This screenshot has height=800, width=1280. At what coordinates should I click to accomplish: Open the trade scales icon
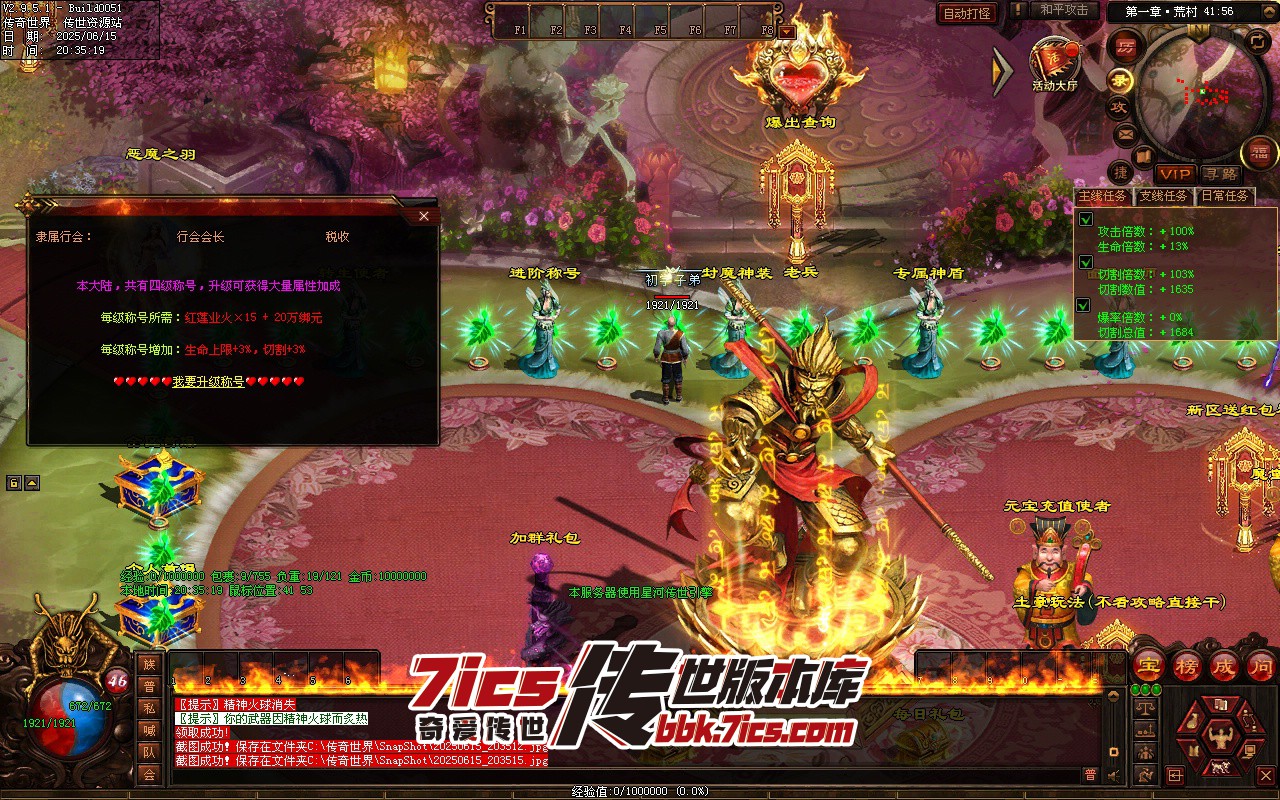click(x=1144, y=708)
